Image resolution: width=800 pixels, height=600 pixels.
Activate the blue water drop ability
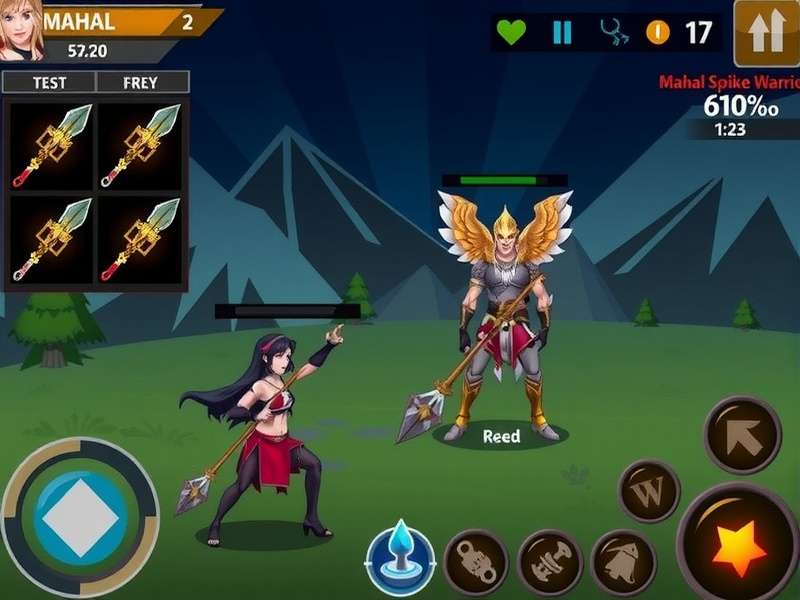[x=401, y=557]
